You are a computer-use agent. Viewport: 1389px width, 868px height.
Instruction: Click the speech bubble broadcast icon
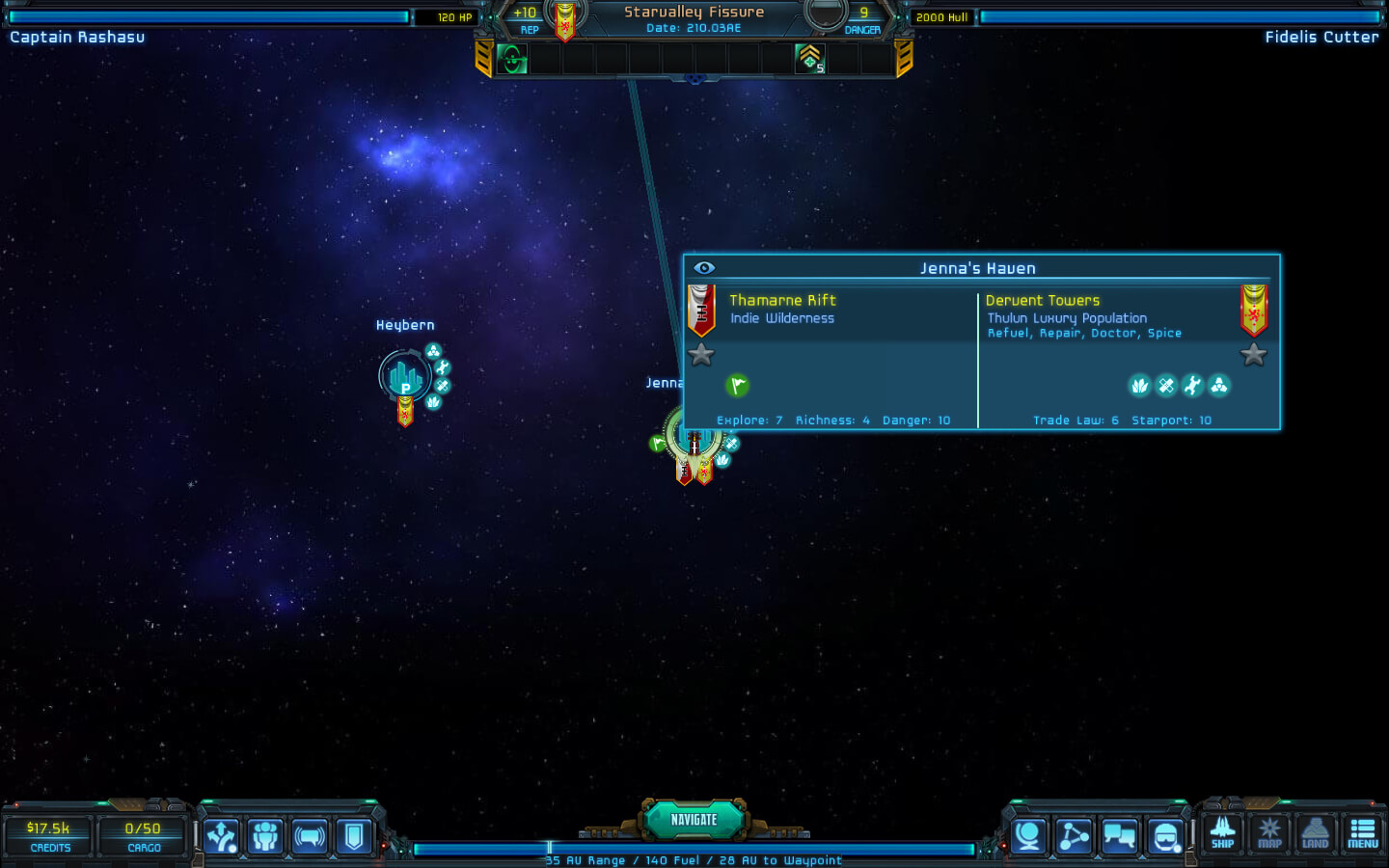pos(310,836)
